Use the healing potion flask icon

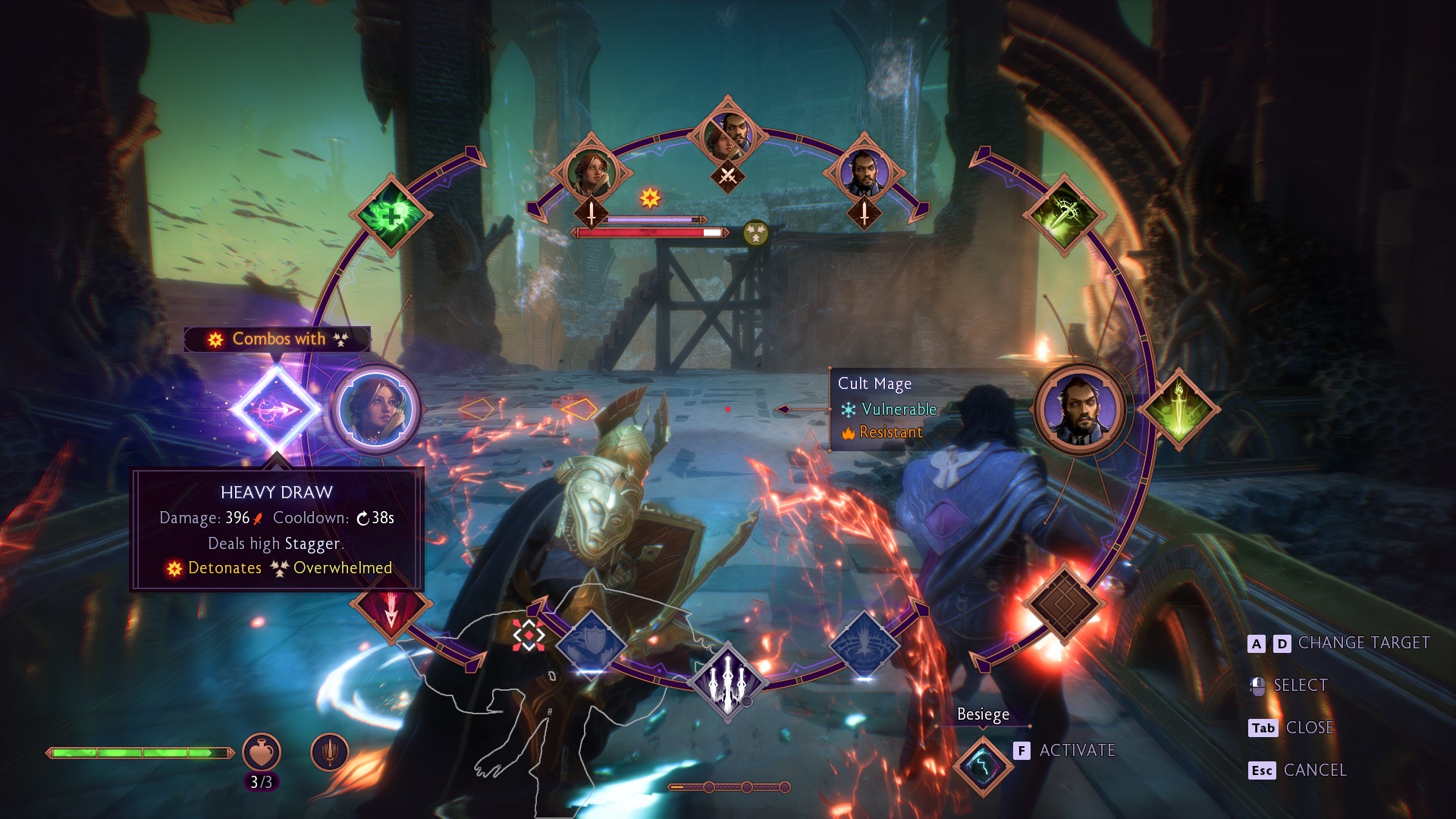click(261, 752)
